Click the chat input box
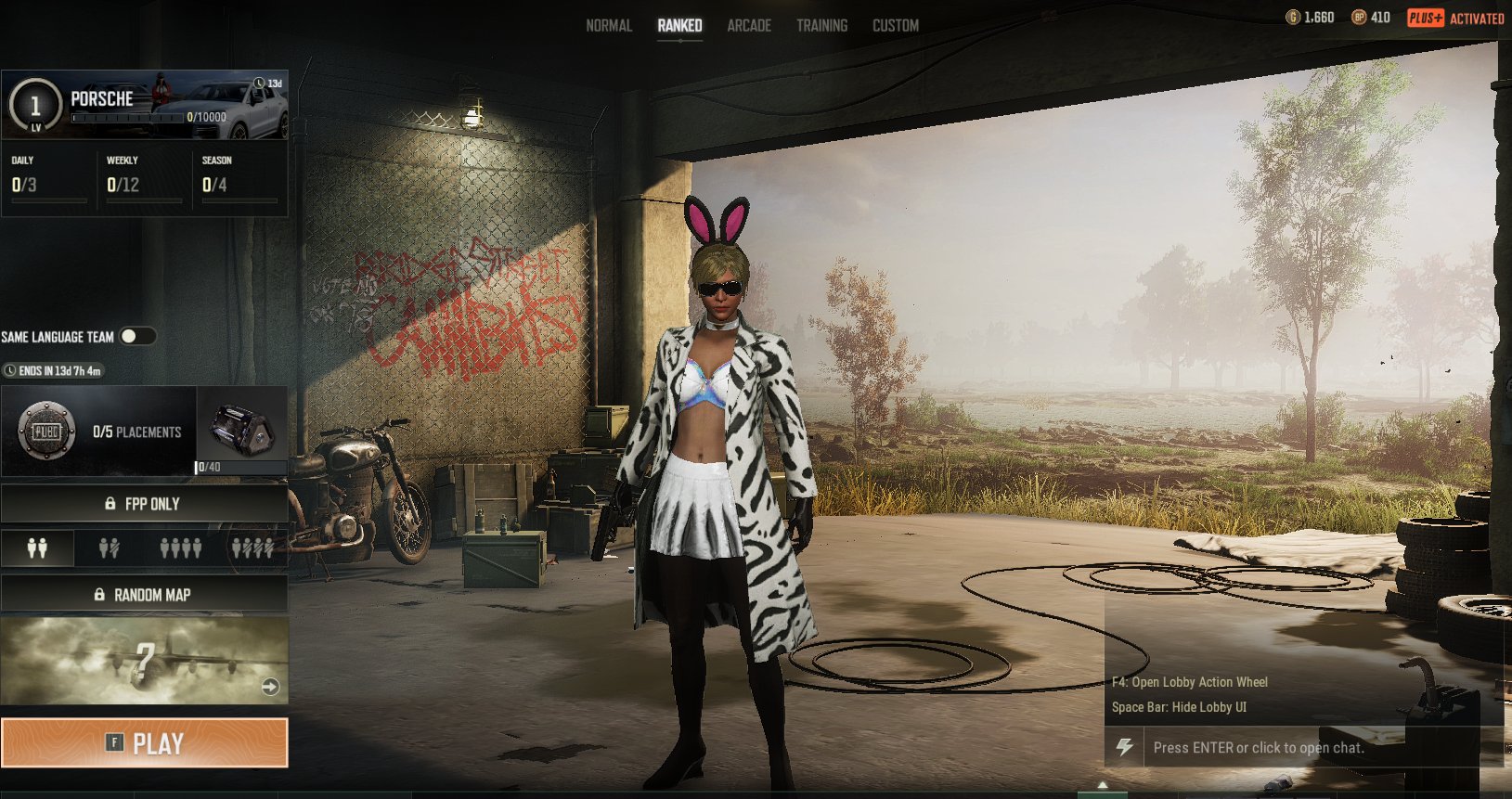The image size is (1512, 799). (1299, 748)
